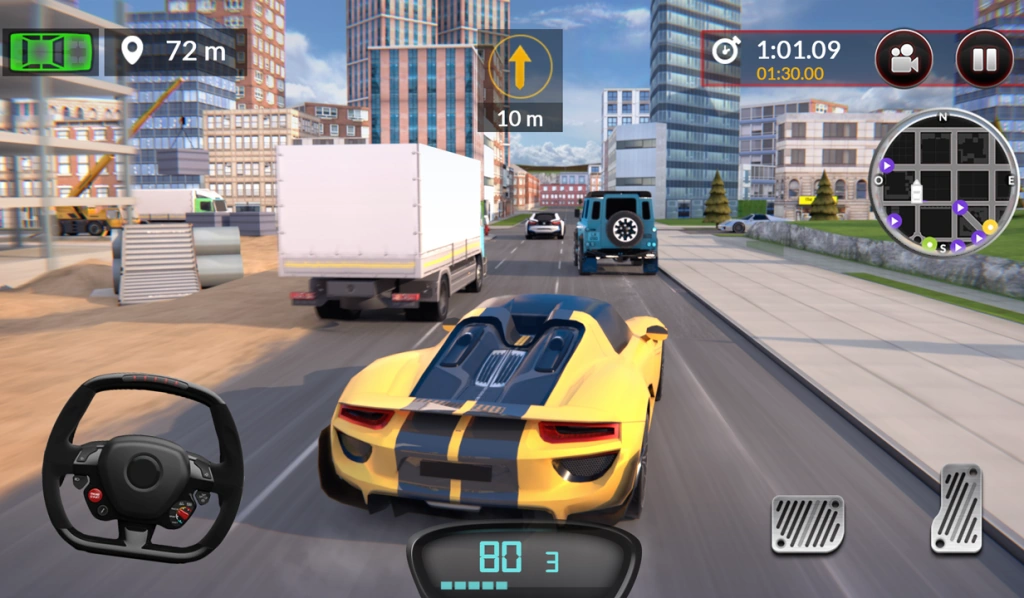Pause the game with the pause button

coord(984,59)
